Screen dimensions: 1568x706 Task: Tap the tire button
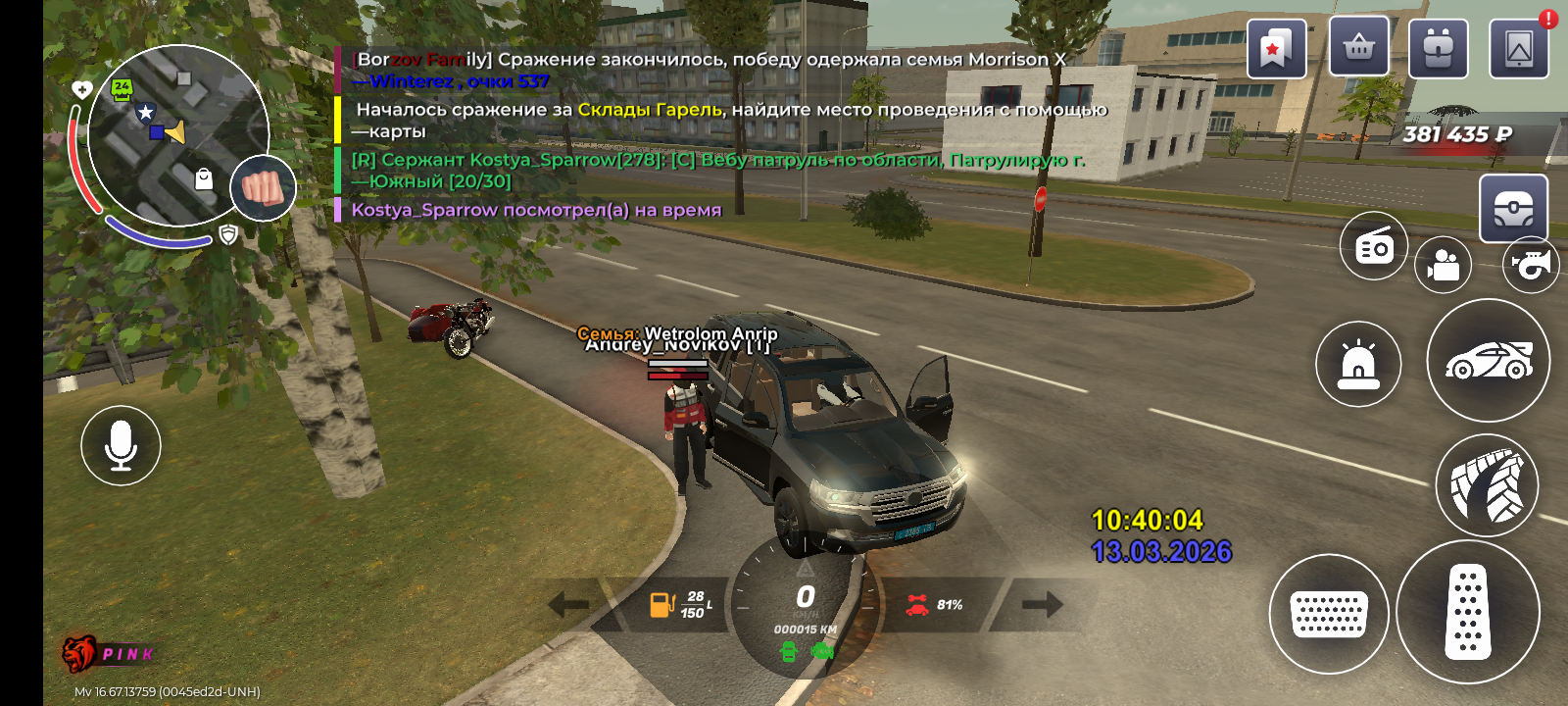[1487, 485]
